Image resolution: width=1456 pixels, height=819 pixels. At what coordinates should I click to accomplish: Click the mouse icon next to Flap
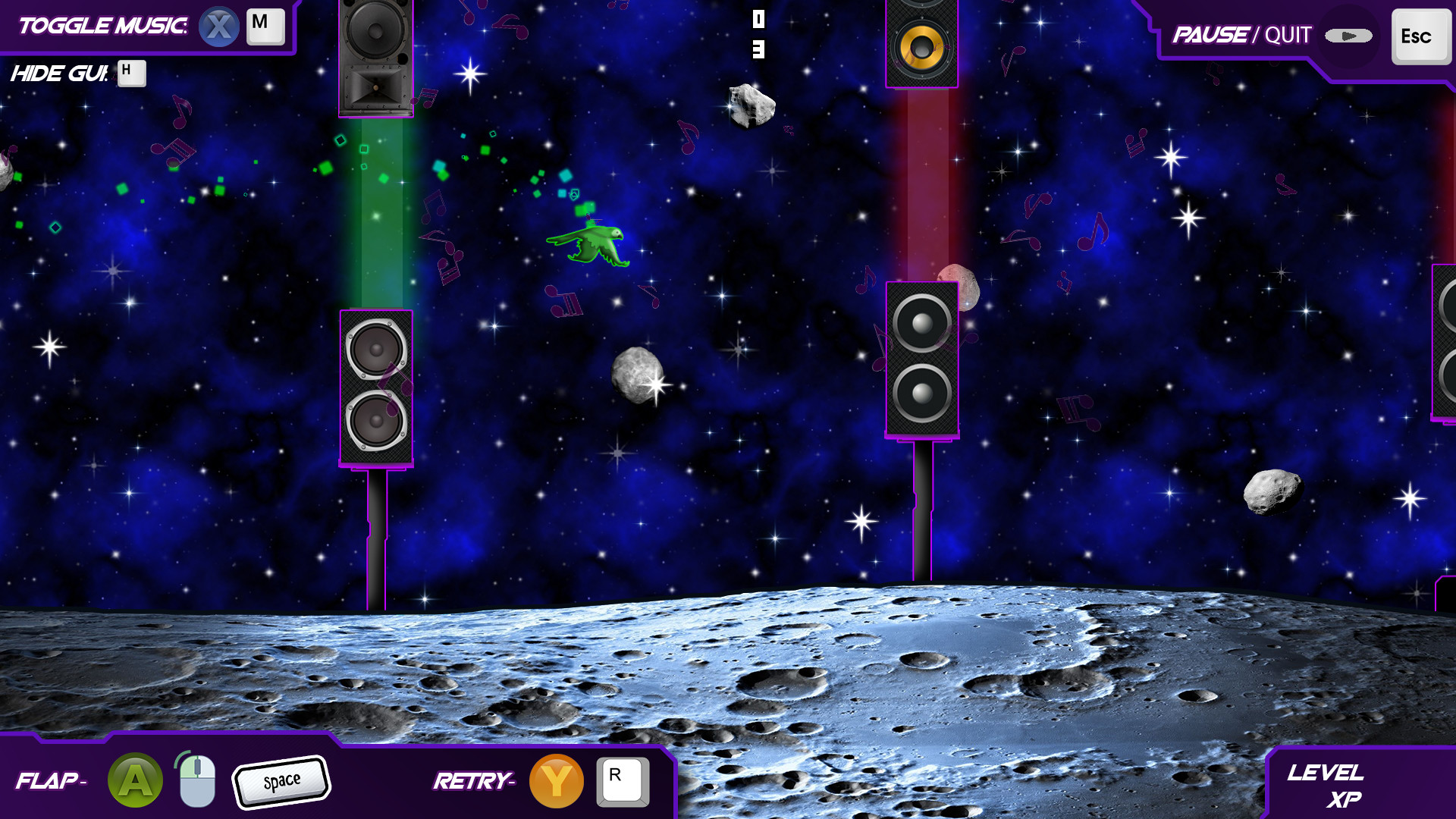(x=196, y=780)
